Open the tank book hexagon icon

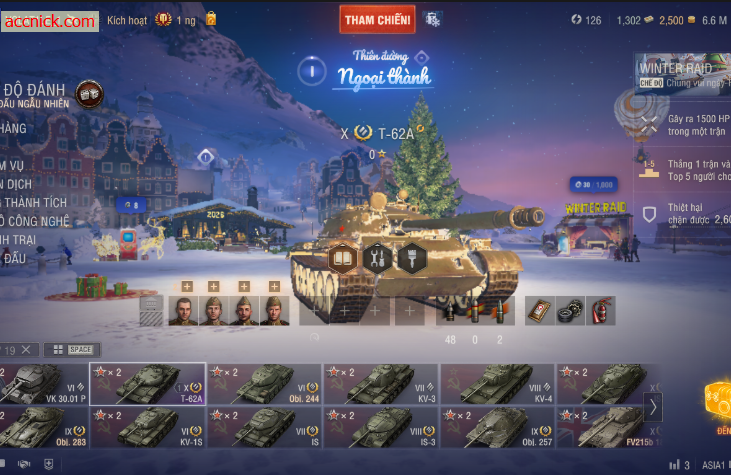tap(344, 258)
